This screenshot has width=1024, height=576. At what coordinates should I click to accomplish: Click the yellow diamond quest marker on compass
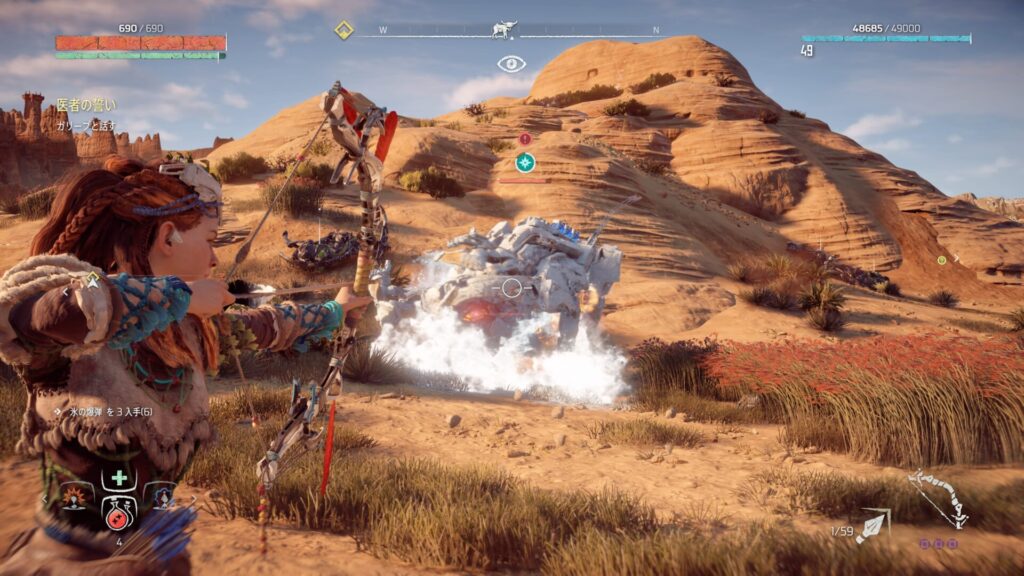(x=343, y=30)
